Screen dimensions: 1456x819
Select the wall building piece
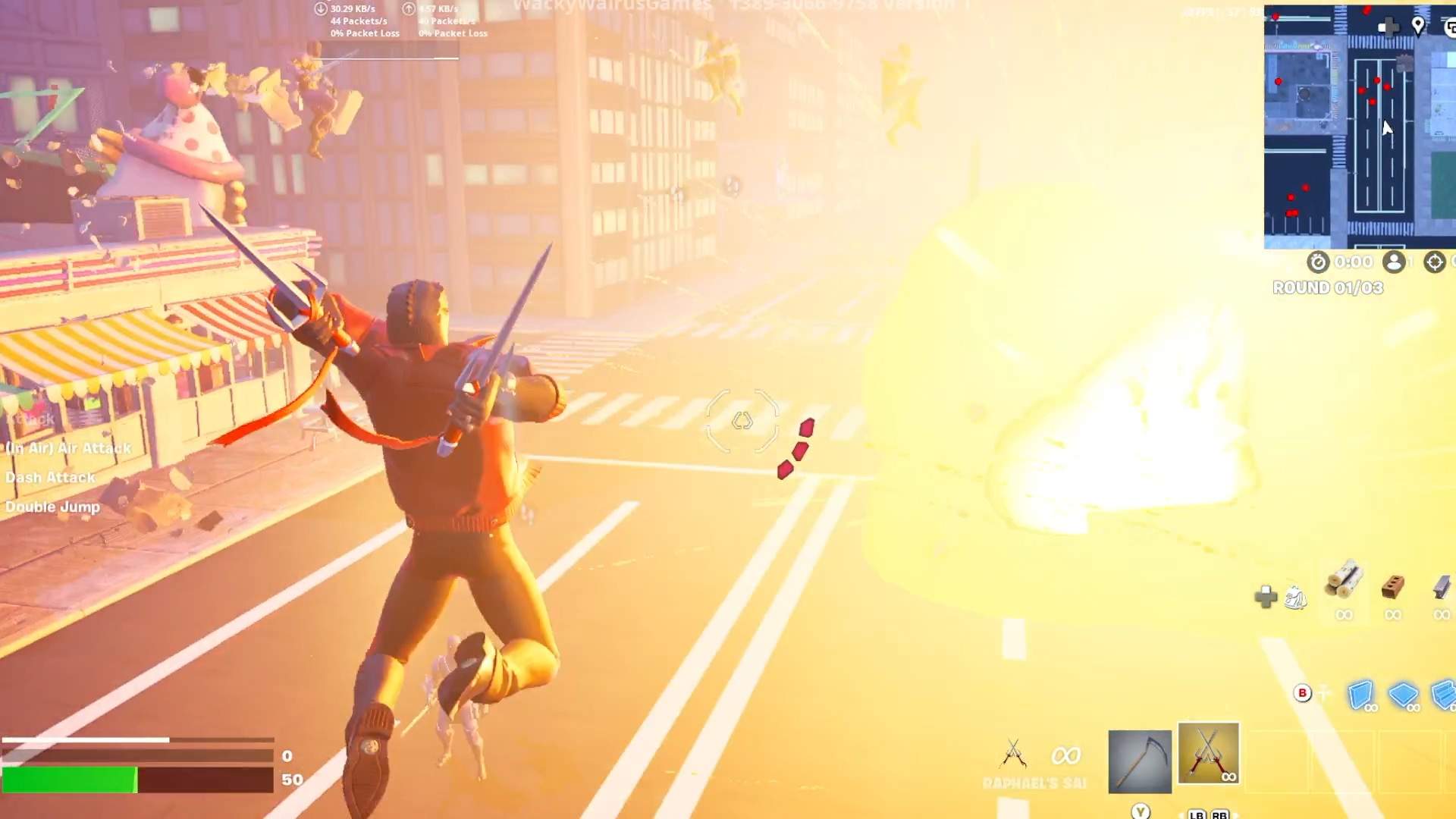[1360, 695]
